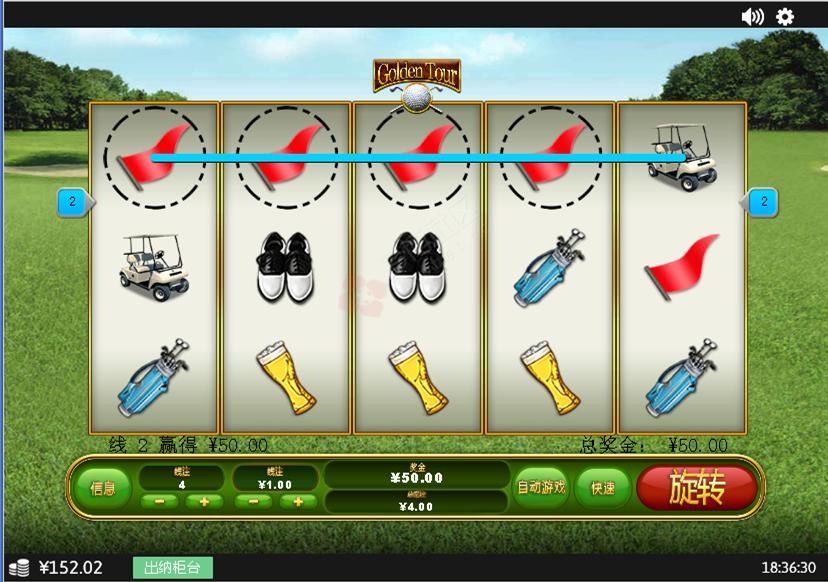828x582 pixels.
Task: Decrease the line count below 4
Action: click(x=159, y=501)
